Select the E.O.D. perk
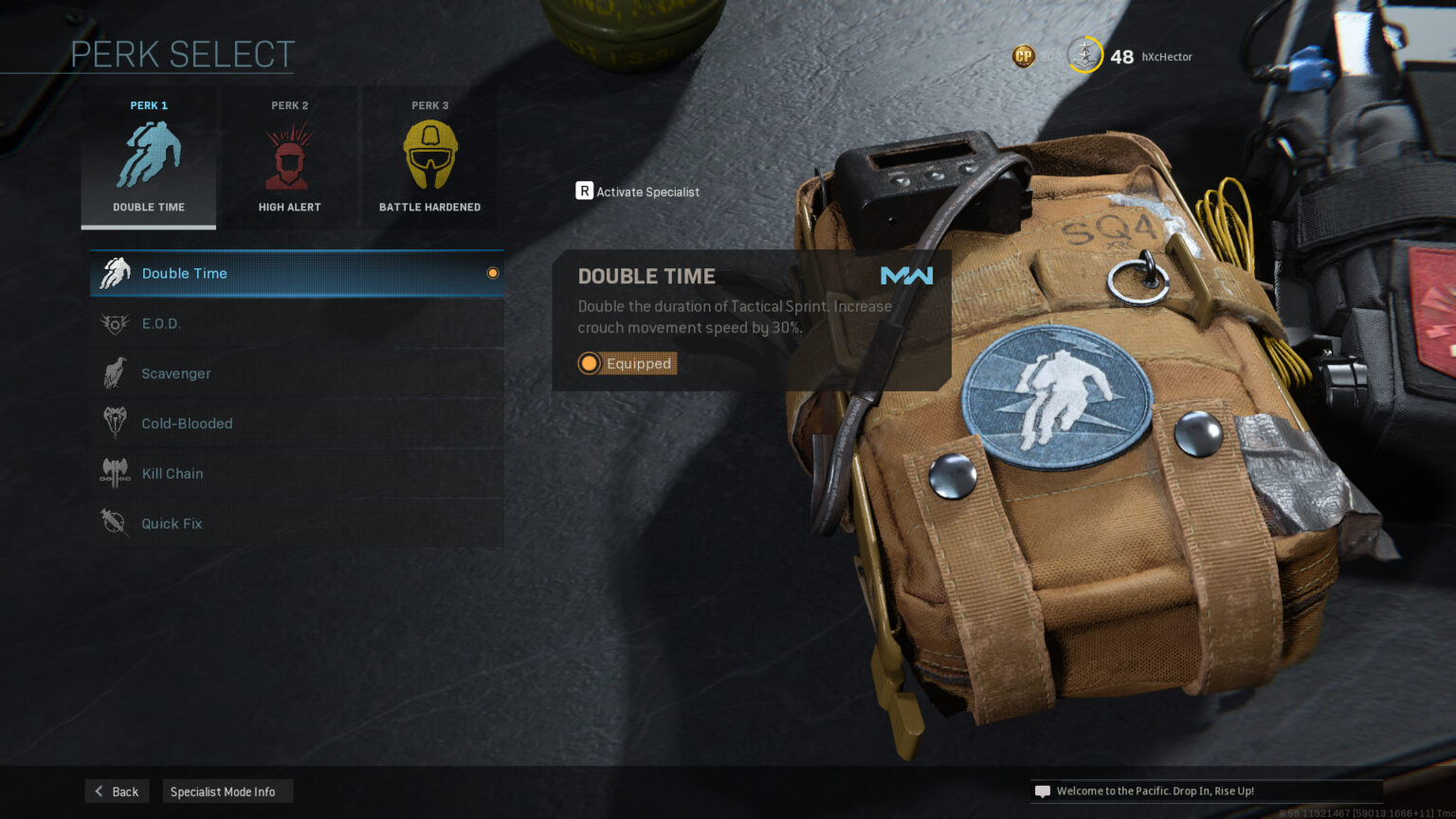 coord(297,323)
